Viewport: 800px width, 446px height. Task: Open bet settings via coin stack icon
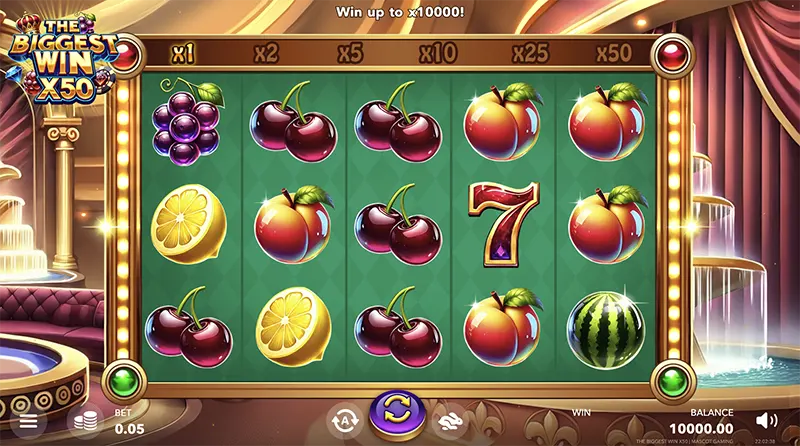(83, 421)
